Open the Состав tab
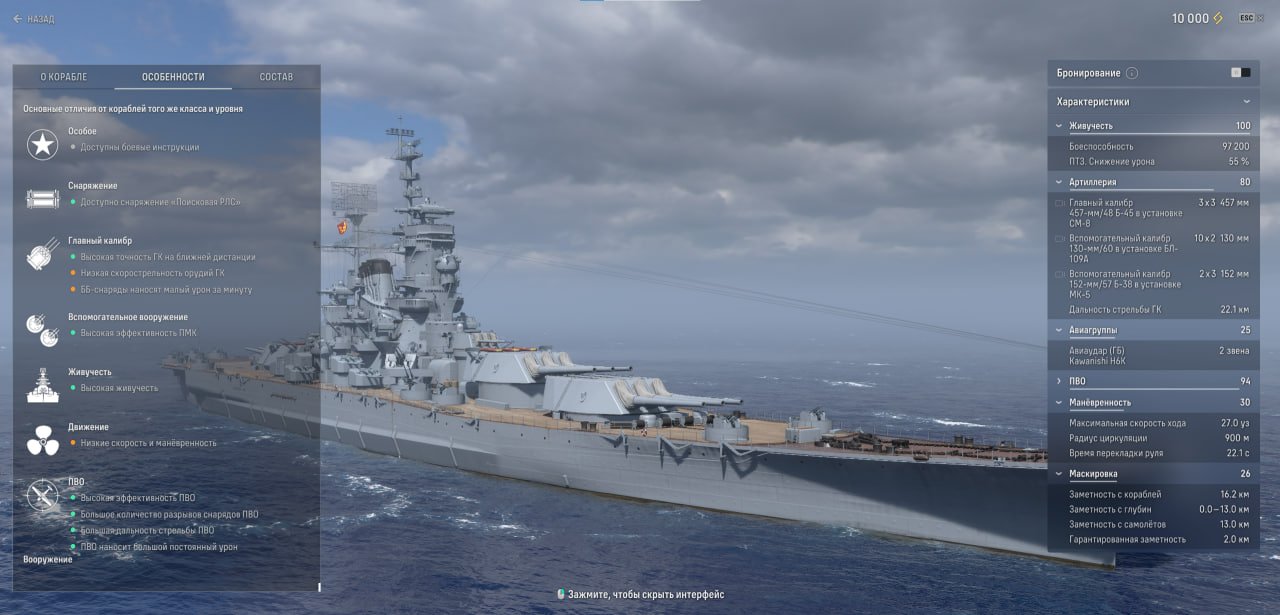Viewport: 1280px width, 615px height. click(276, 77)
